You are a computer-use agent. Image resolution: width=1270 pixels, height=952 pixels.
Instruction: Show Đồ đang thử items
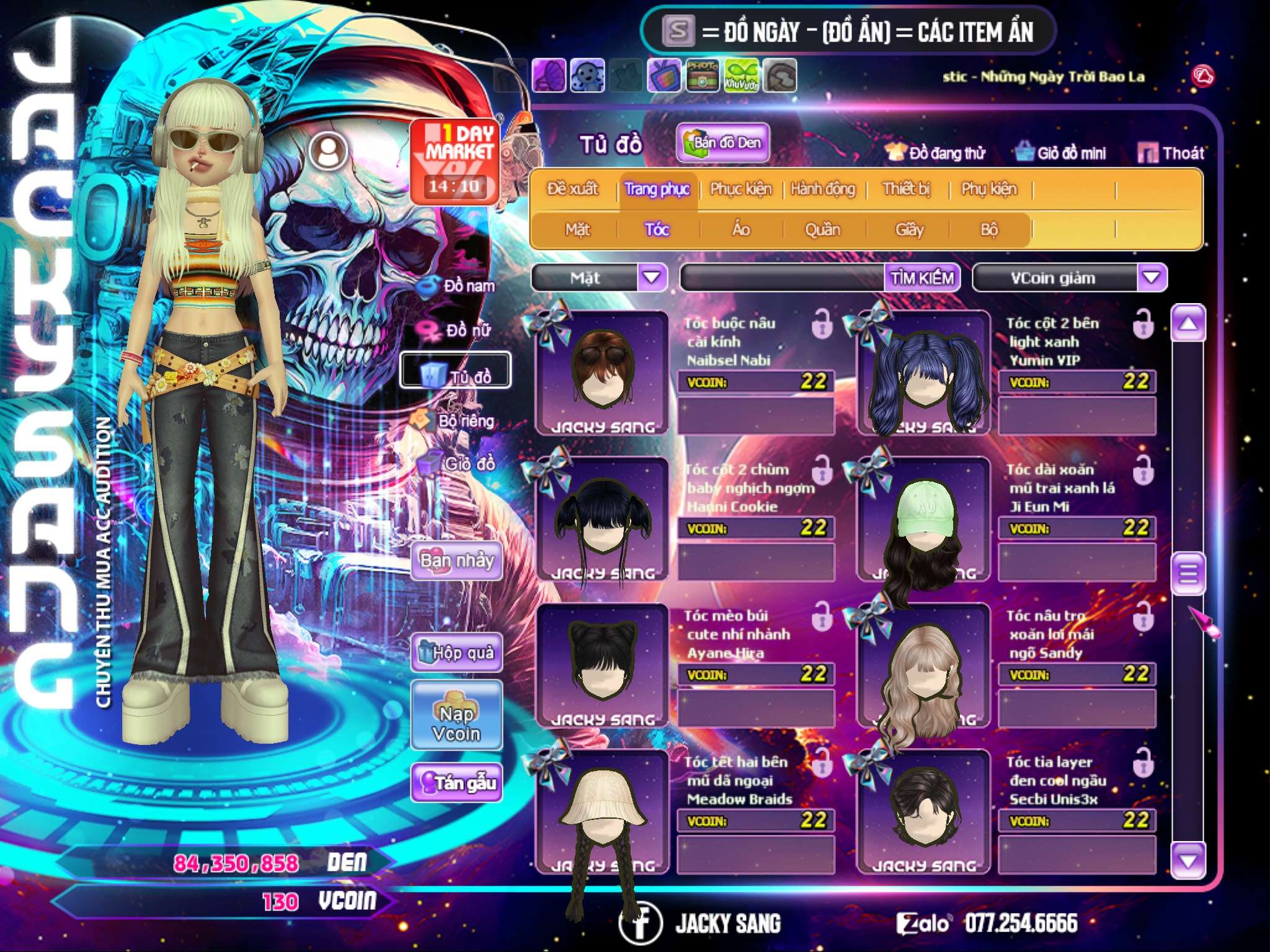pos(936,153)
